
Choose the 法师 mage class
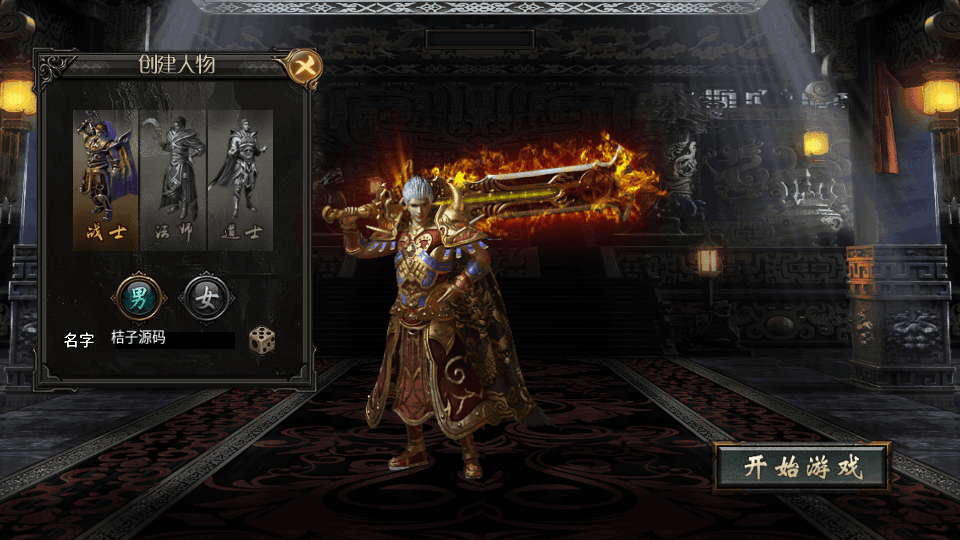coord(173,180)
